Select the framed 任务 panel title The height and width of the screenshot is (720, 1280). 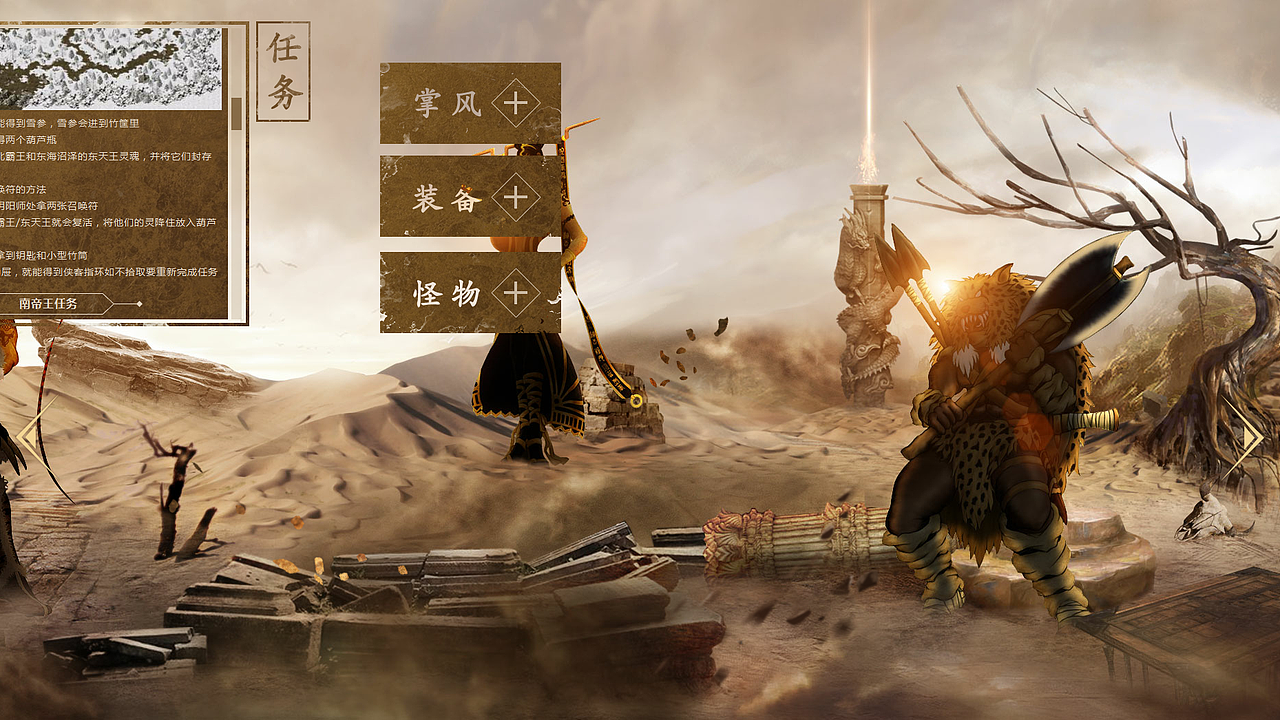click(x=282, y=68)
